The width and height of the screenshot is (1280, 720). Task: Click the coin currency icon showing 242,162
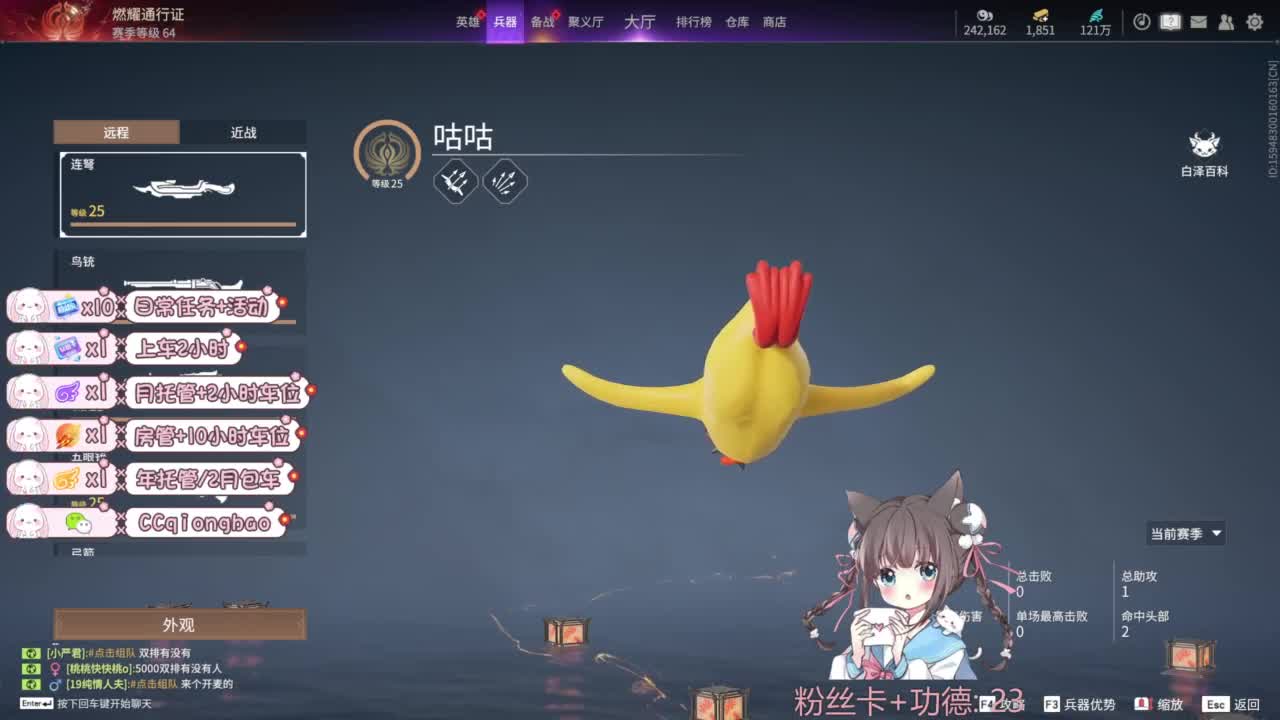click(x=985, y=17)
